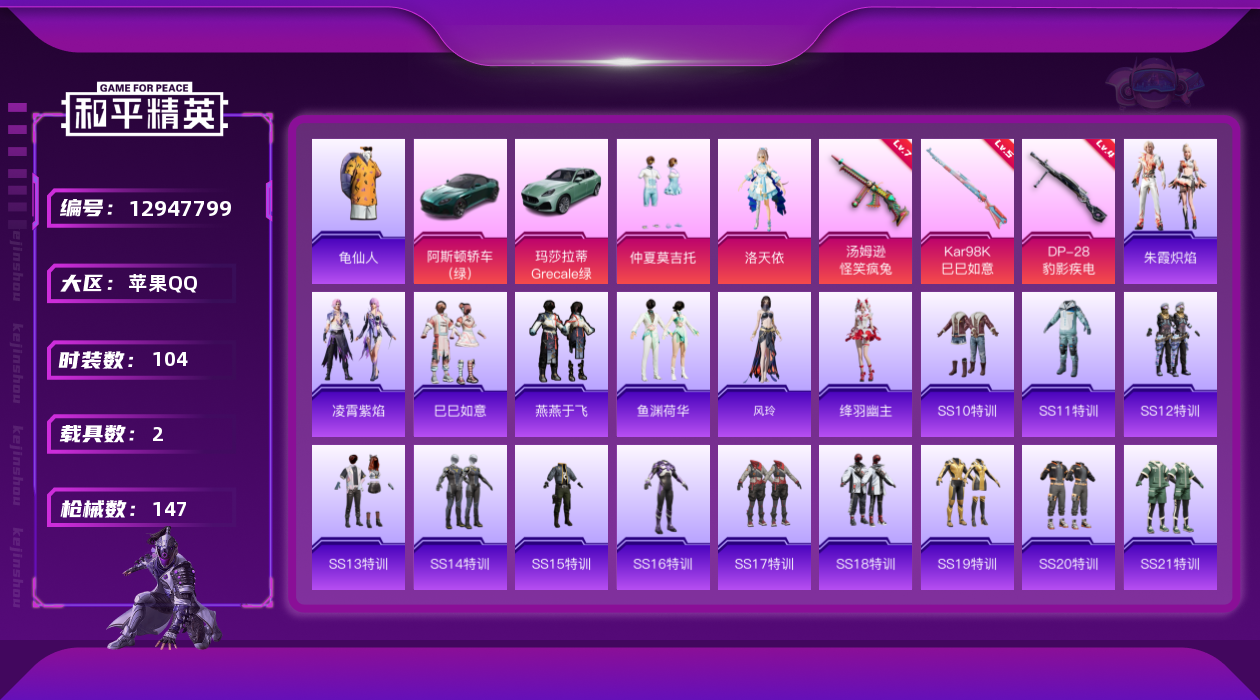Choose the SS10特训 outfit tile
Screen dimensions: 1260x700
click(x=967, y=364)
